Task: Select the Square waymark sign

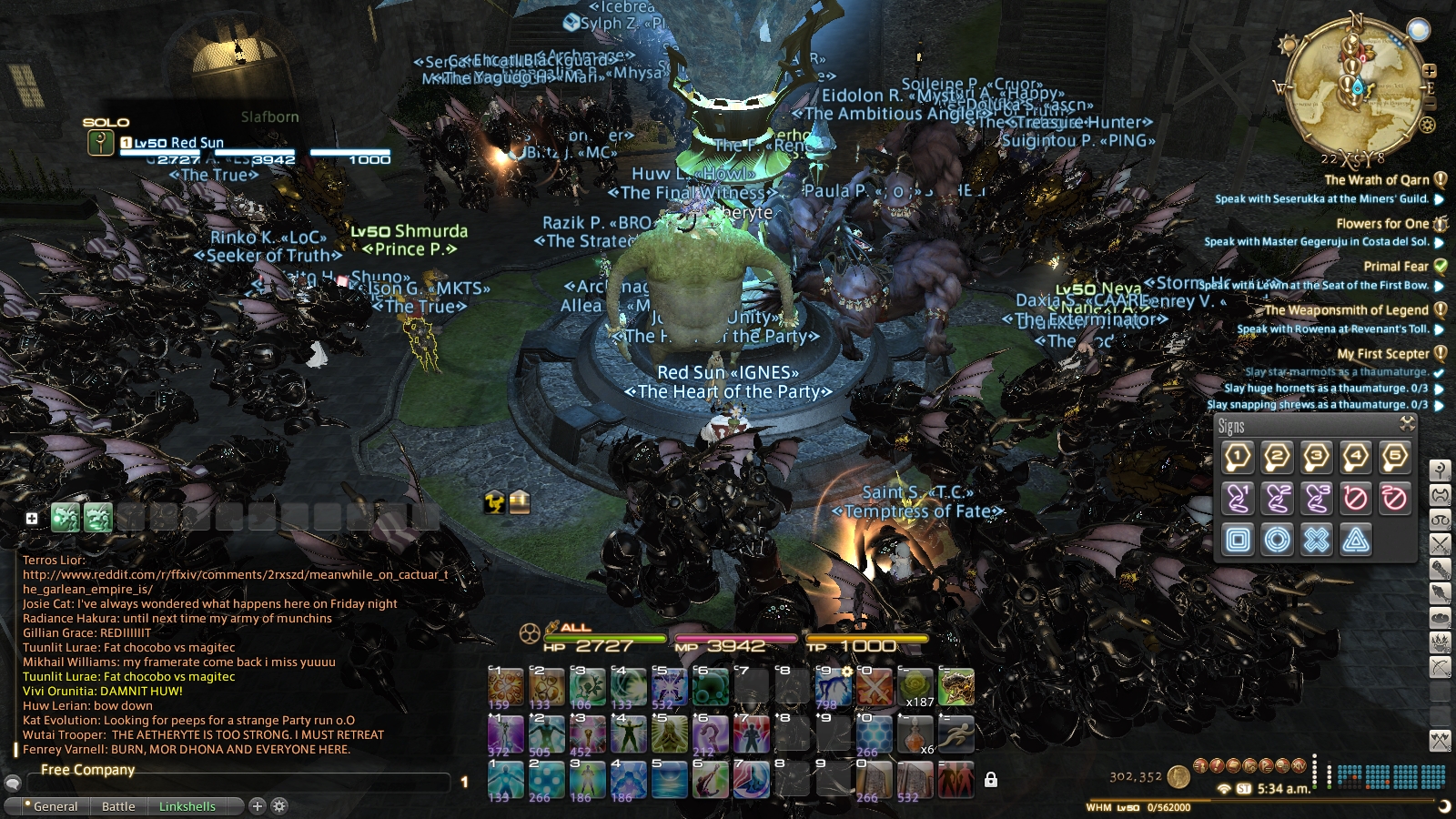Action: tap(1239, 538)
